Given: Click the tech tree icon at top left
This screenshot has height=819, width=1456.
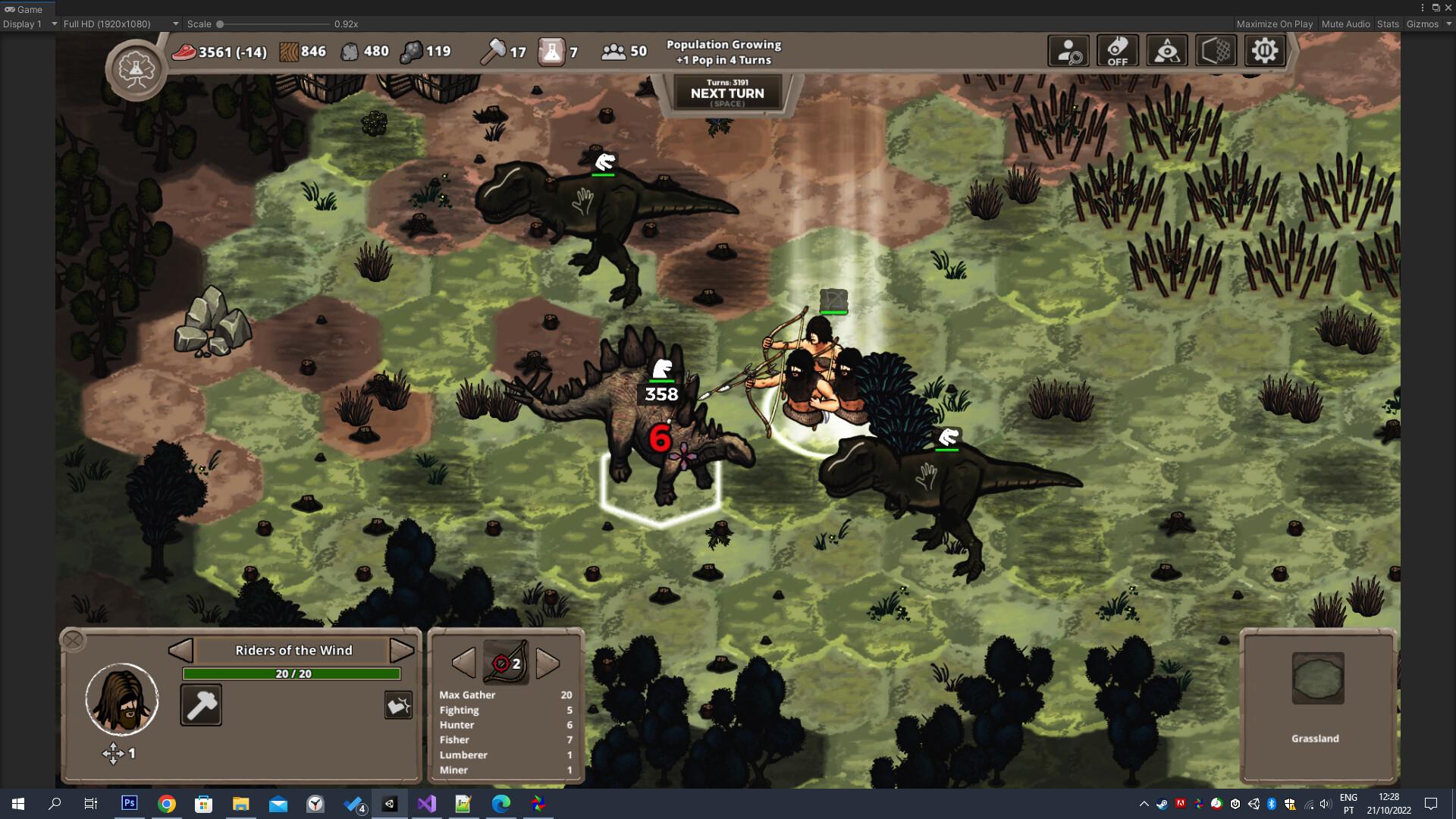Looking at the screenshot, I should (135, 67).
